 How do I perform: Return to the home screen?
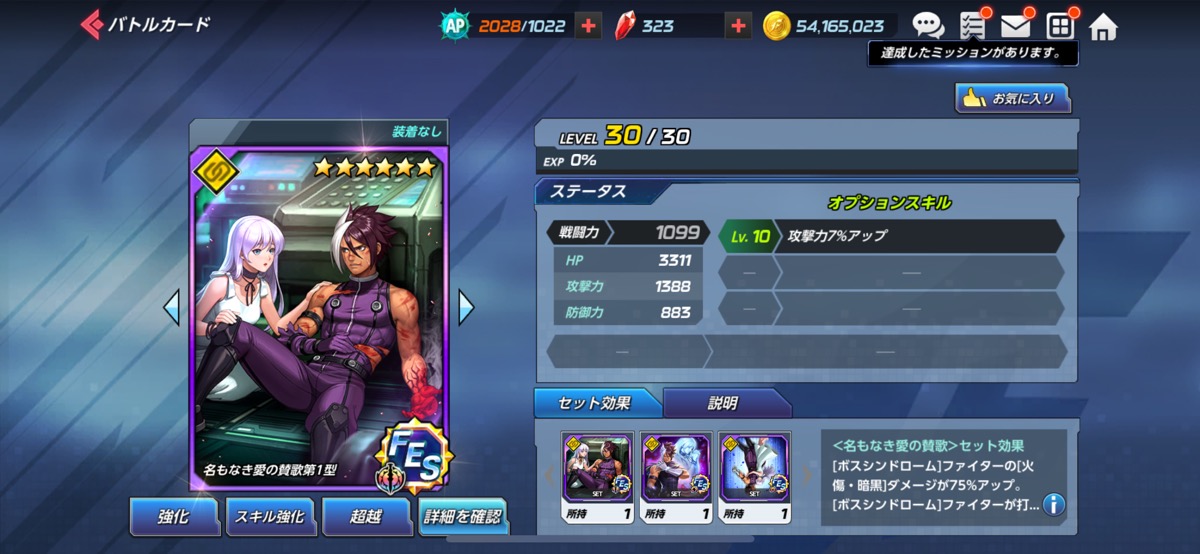(1102, 26)
